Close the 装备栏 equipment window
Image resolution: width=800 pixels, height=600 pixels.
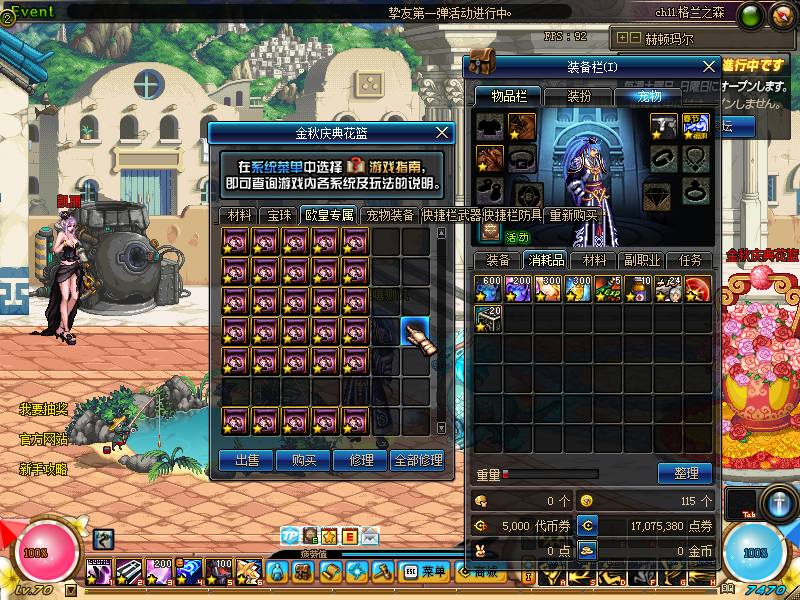point(709,66)
